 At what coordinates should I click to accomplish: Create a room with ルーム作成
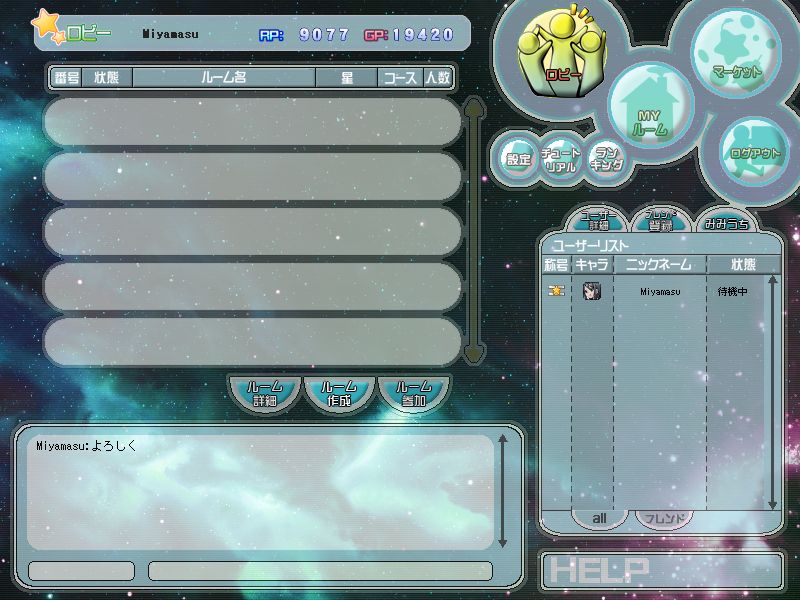pos(339,394)
